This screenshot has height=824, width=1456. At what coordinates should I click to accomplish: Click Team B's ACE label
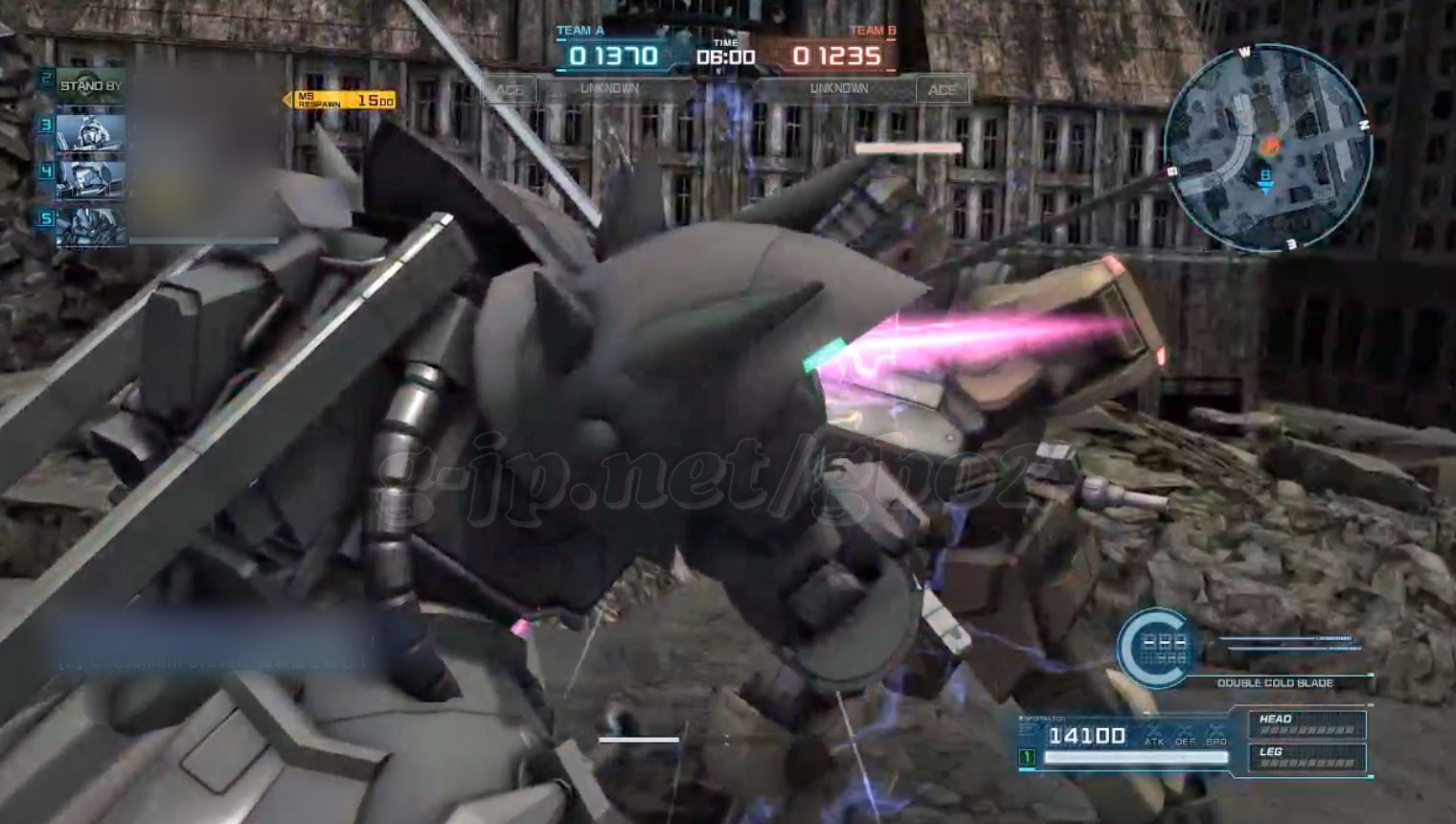[942, 90]
